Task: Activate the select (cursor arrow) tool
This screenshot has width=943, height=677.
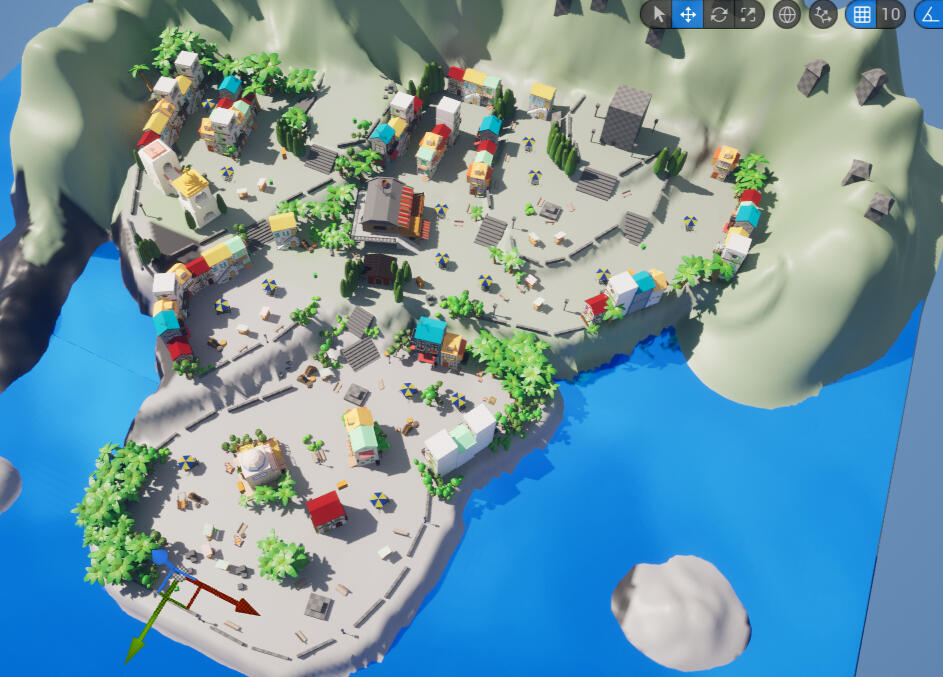Action: [657, 14]
